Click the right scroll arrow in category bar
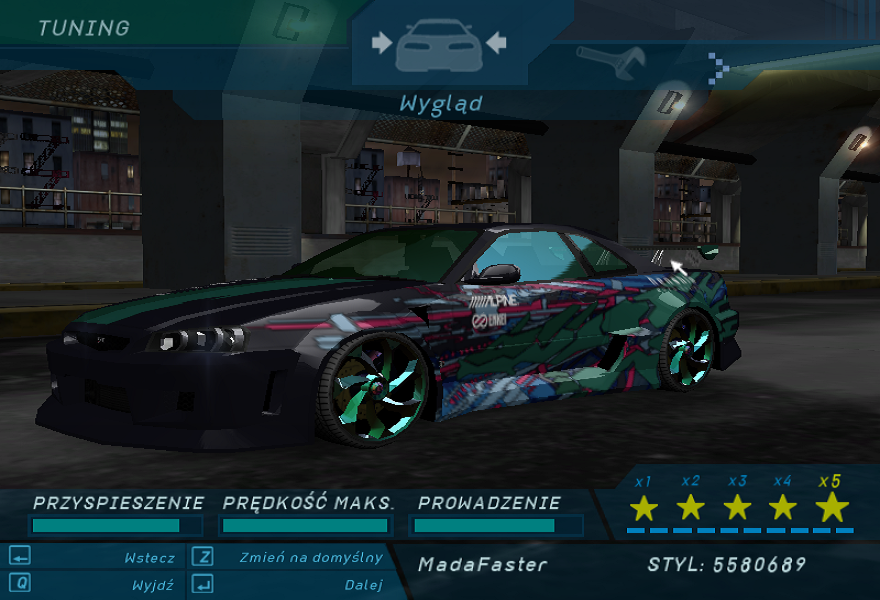 point(718,67)
